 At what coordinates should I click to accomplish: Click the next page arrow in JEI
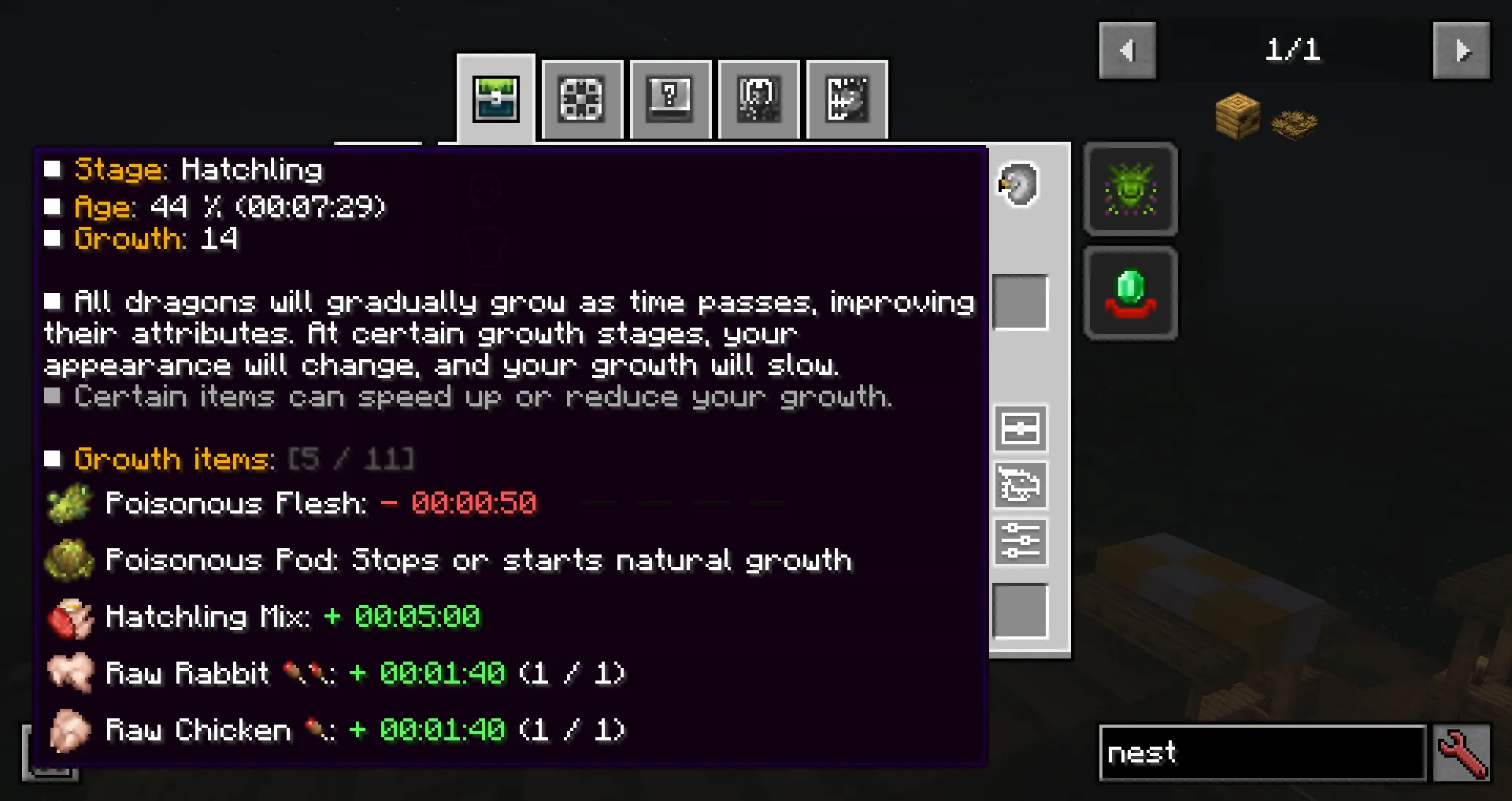coord(1462,50)
